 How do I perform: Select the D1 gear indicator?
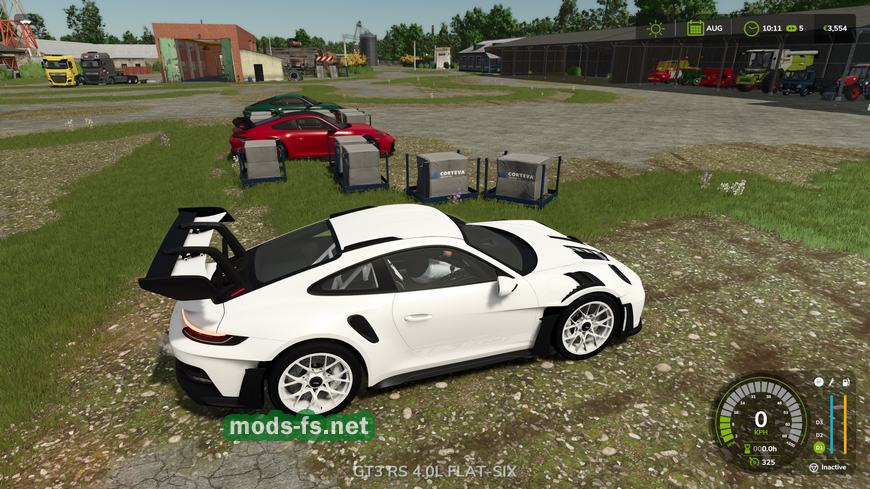[819, 447]
